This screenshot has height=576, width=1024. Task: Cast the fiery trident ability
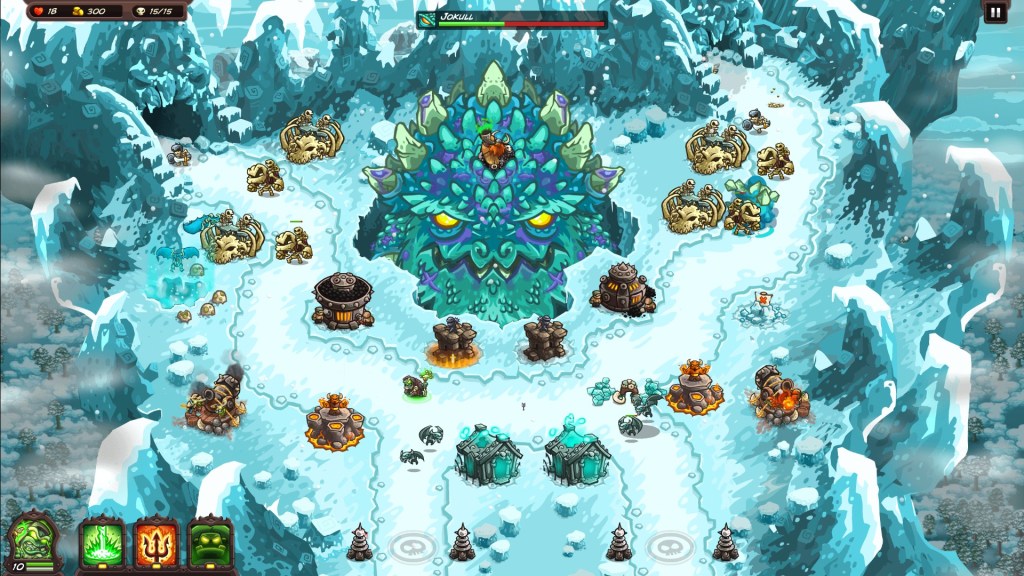(x=155, y=543)
